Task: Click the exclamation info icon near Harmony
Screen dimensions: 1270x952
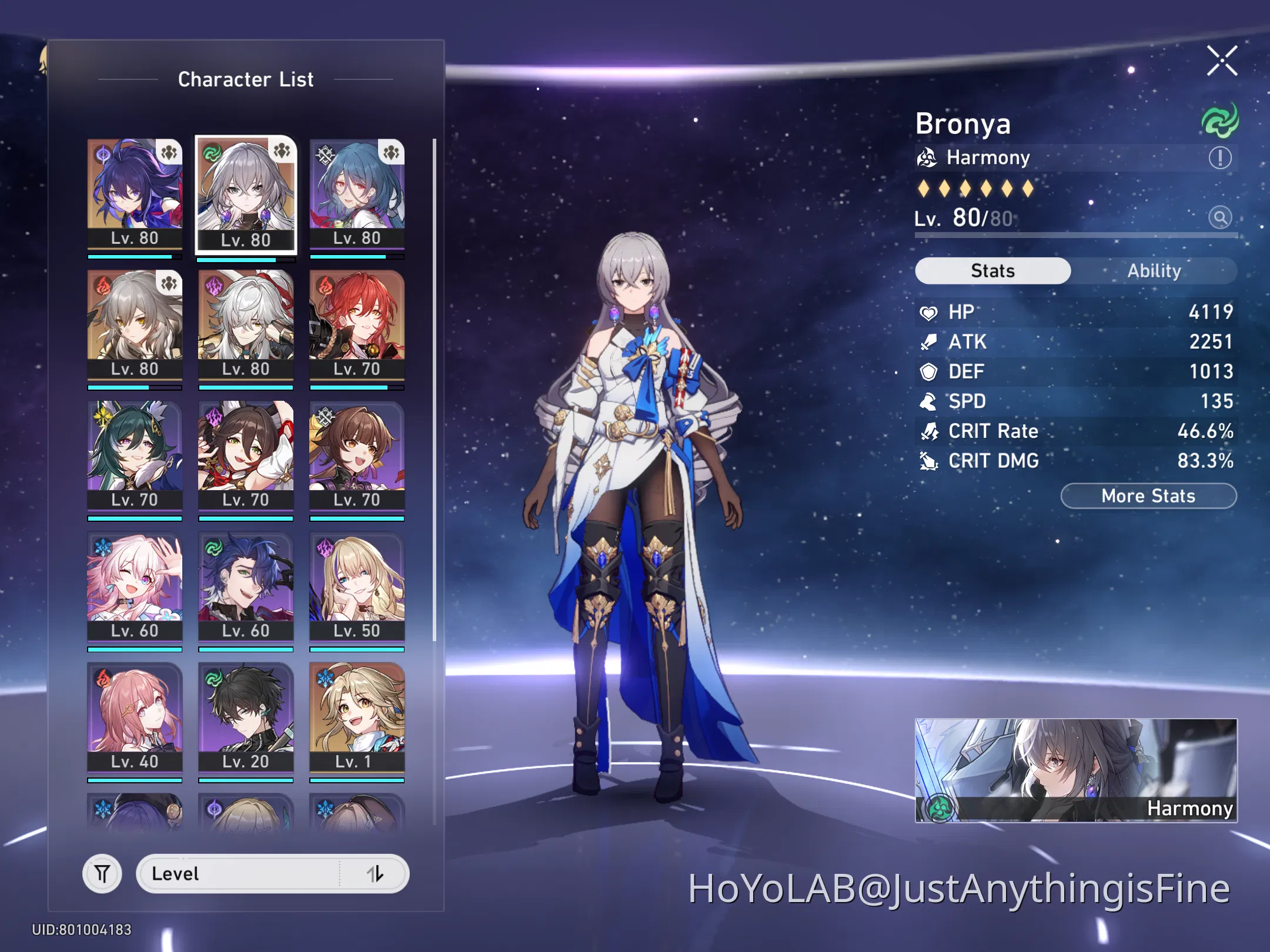Action: (x=1219, y=157)
